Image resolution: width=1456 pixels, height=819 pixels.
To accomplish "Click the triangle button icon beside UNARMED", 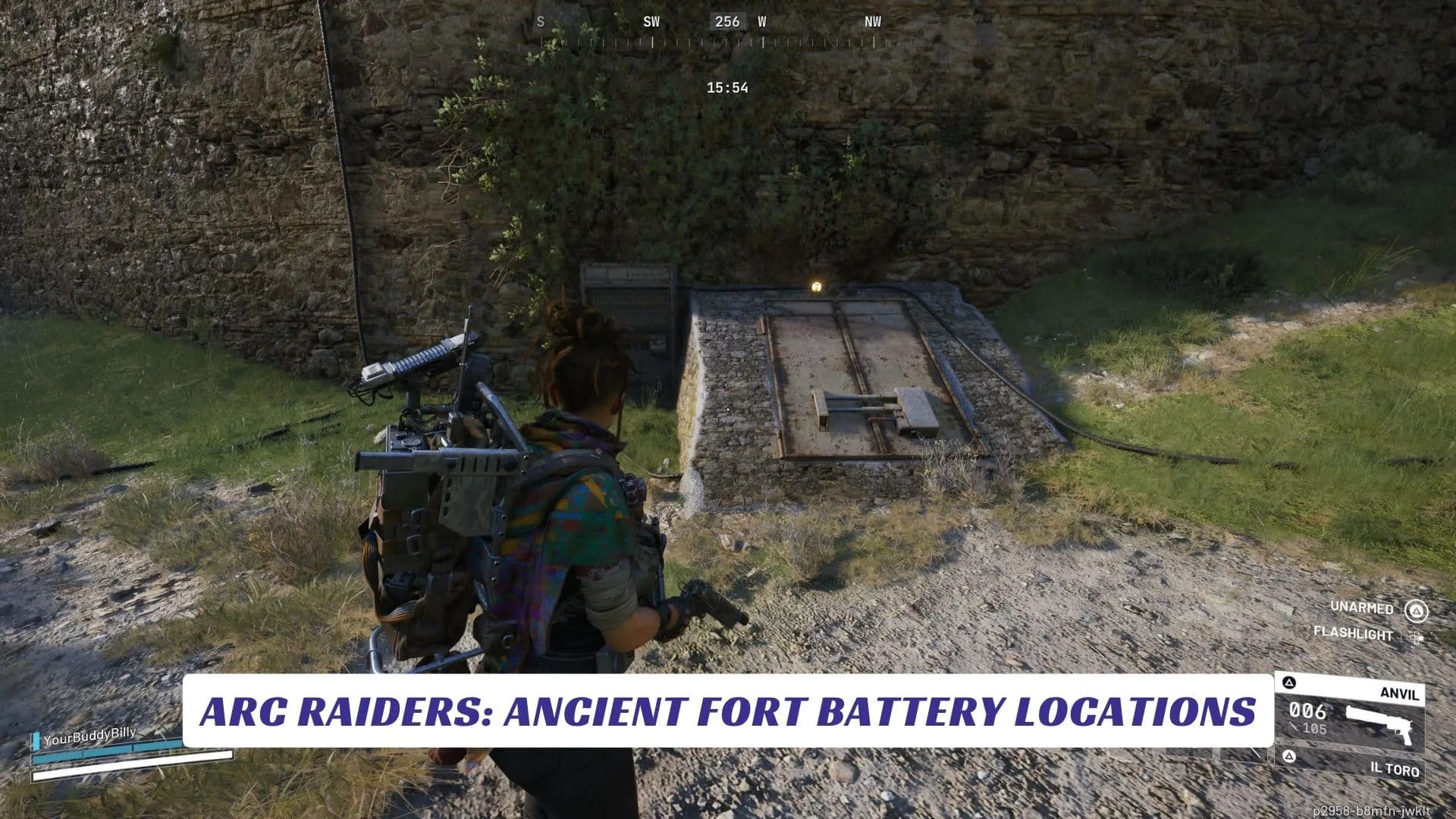I will (x=1418, y=610).
